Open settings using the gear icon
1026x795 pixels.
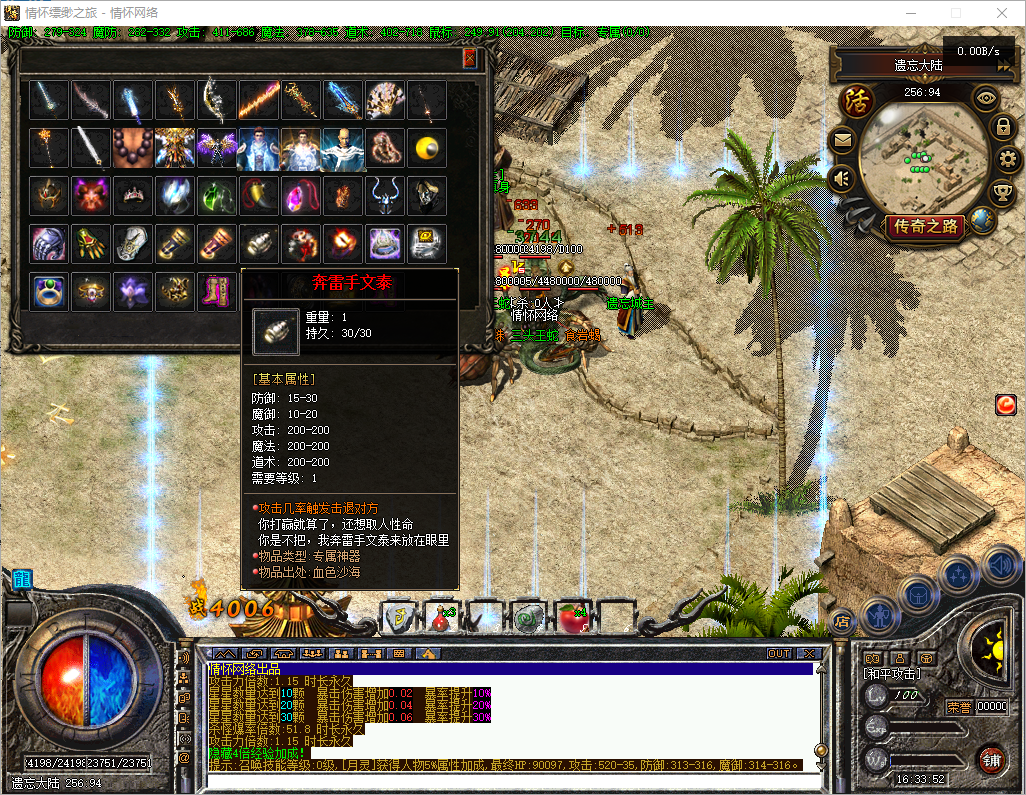click(x=1008, y=158)
